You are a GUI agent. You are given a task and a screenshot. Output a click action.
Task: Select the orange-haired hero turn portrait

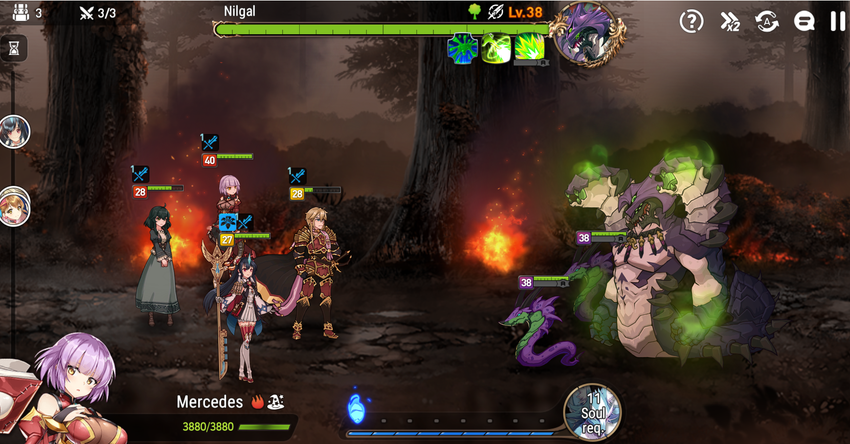14,205
